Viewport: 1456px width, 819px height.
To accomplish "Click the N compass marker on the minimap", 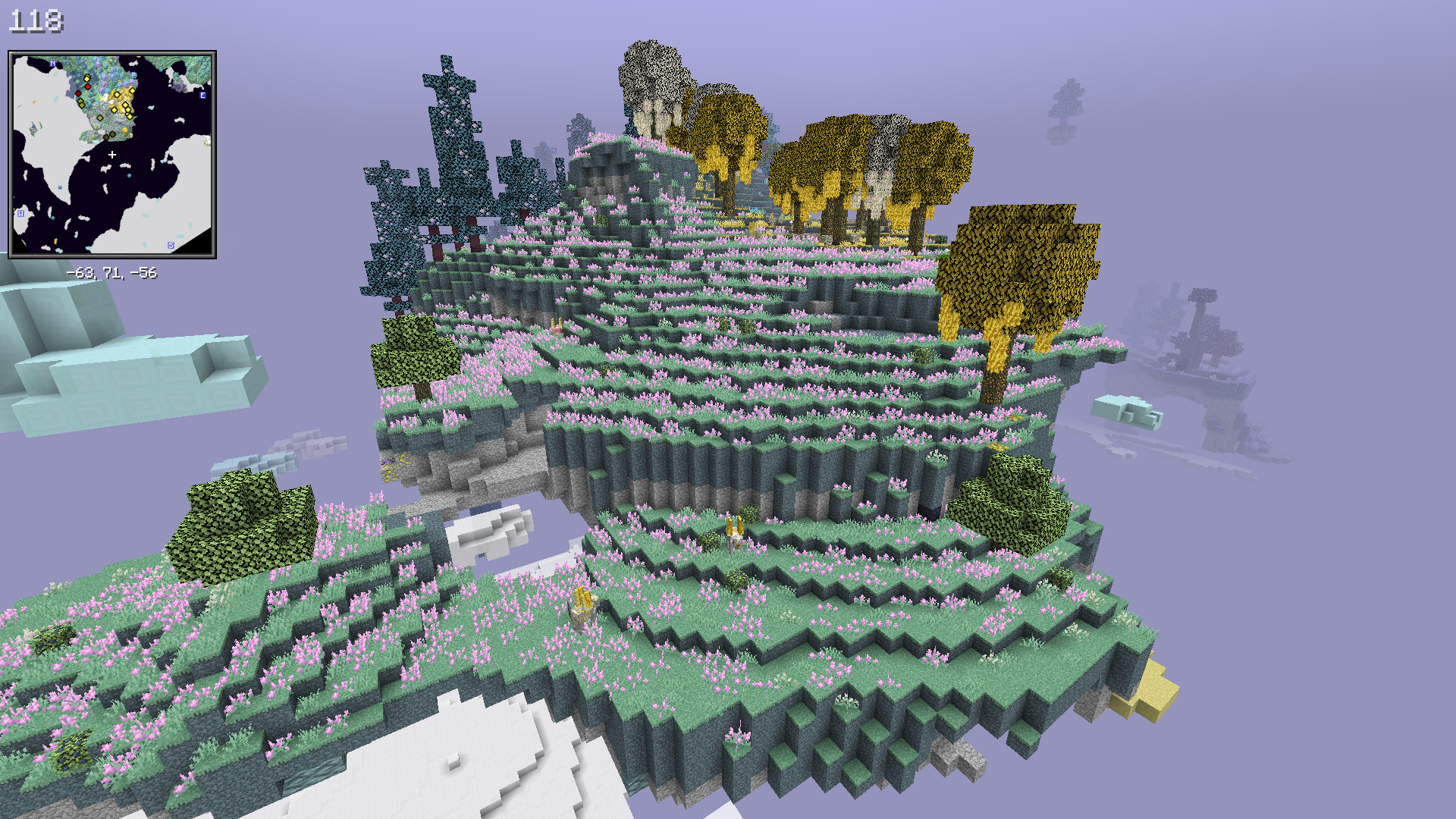I will coord(52,64).
